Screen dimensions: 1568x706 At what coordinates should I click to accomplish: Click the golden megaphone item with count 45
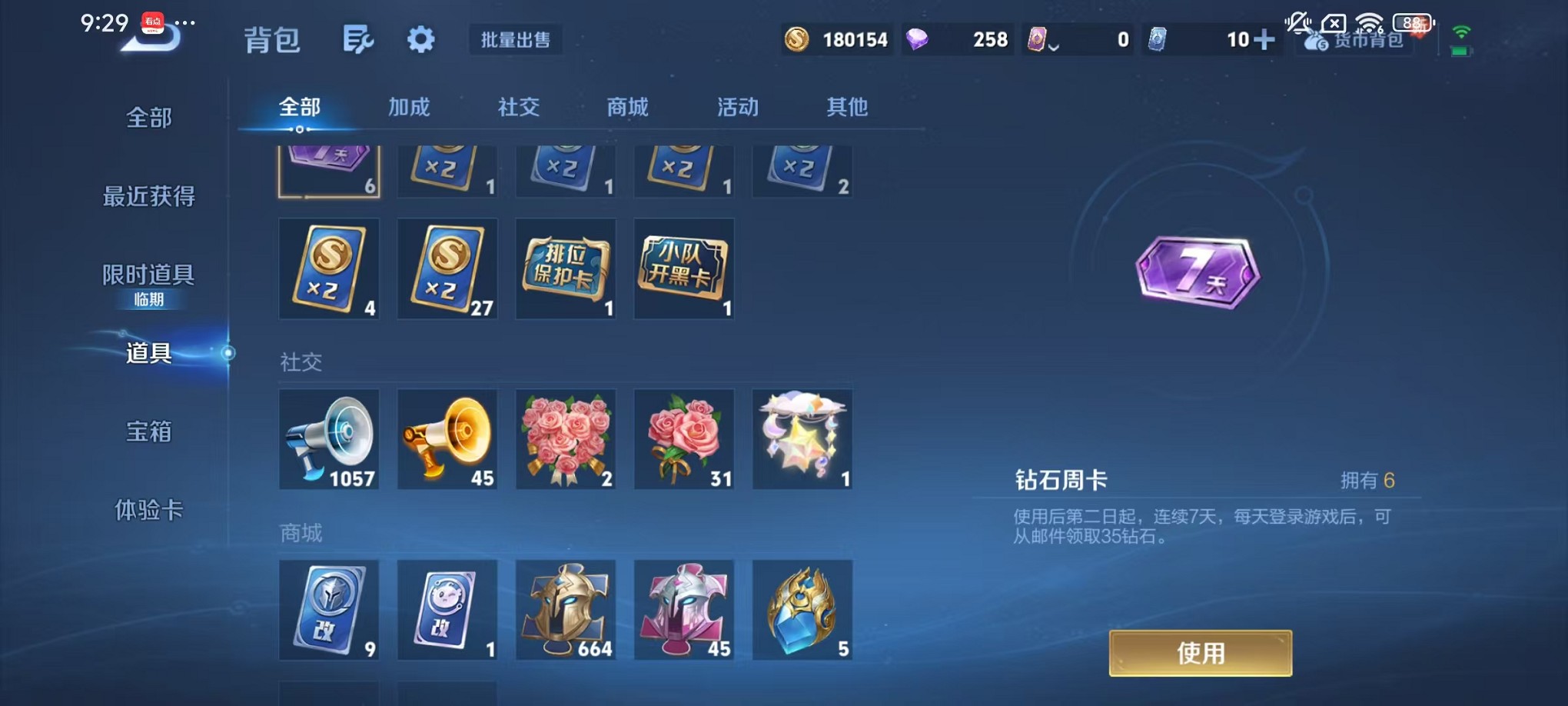[x=447, y=439]
